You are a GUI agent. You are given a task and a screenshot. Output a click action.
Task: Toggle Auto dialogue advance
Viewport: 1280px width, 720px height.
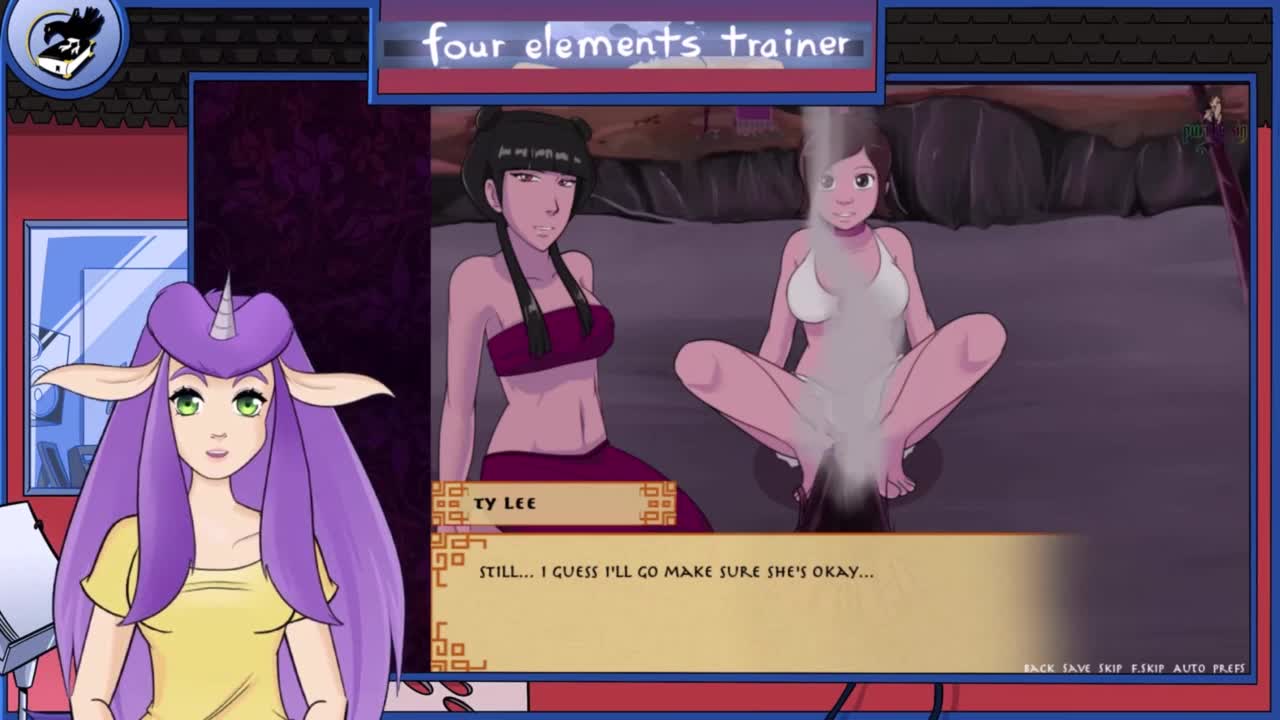[x=1189, y=668]
